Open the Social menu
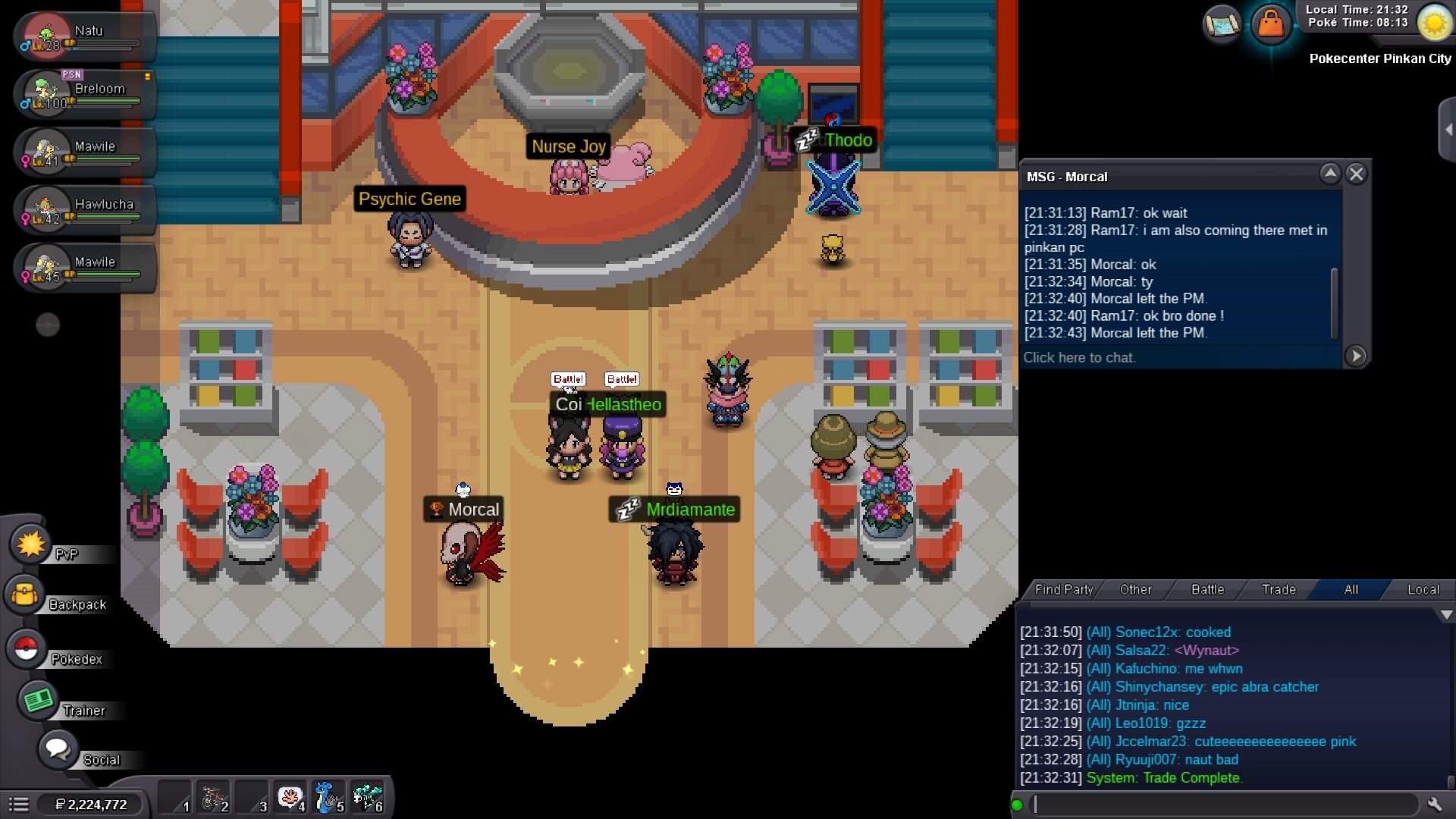 click(58, 750)
